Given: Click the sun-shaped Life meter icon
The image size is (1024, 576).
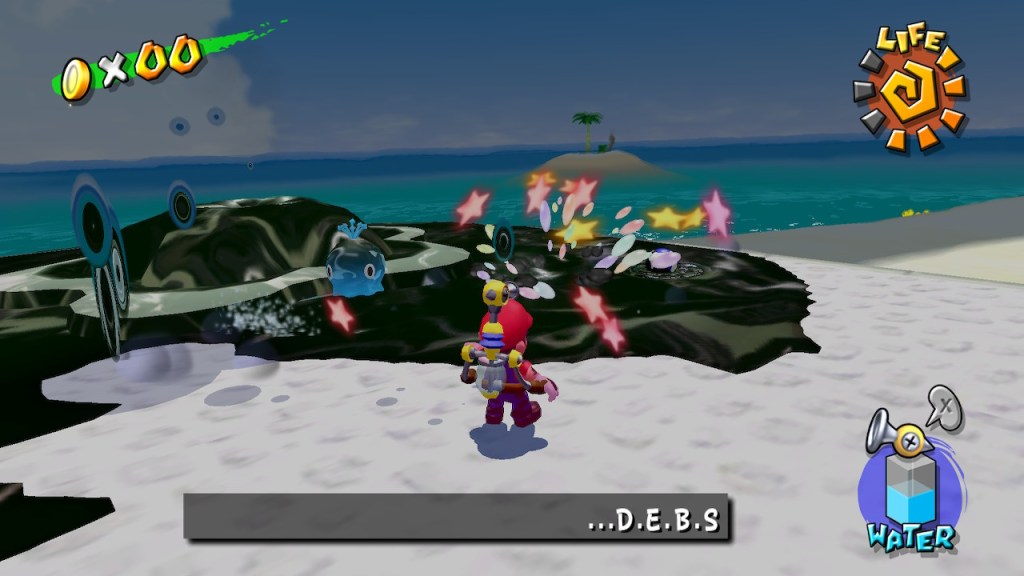Looking at the screenshot, I should click(x=910, y=97).
